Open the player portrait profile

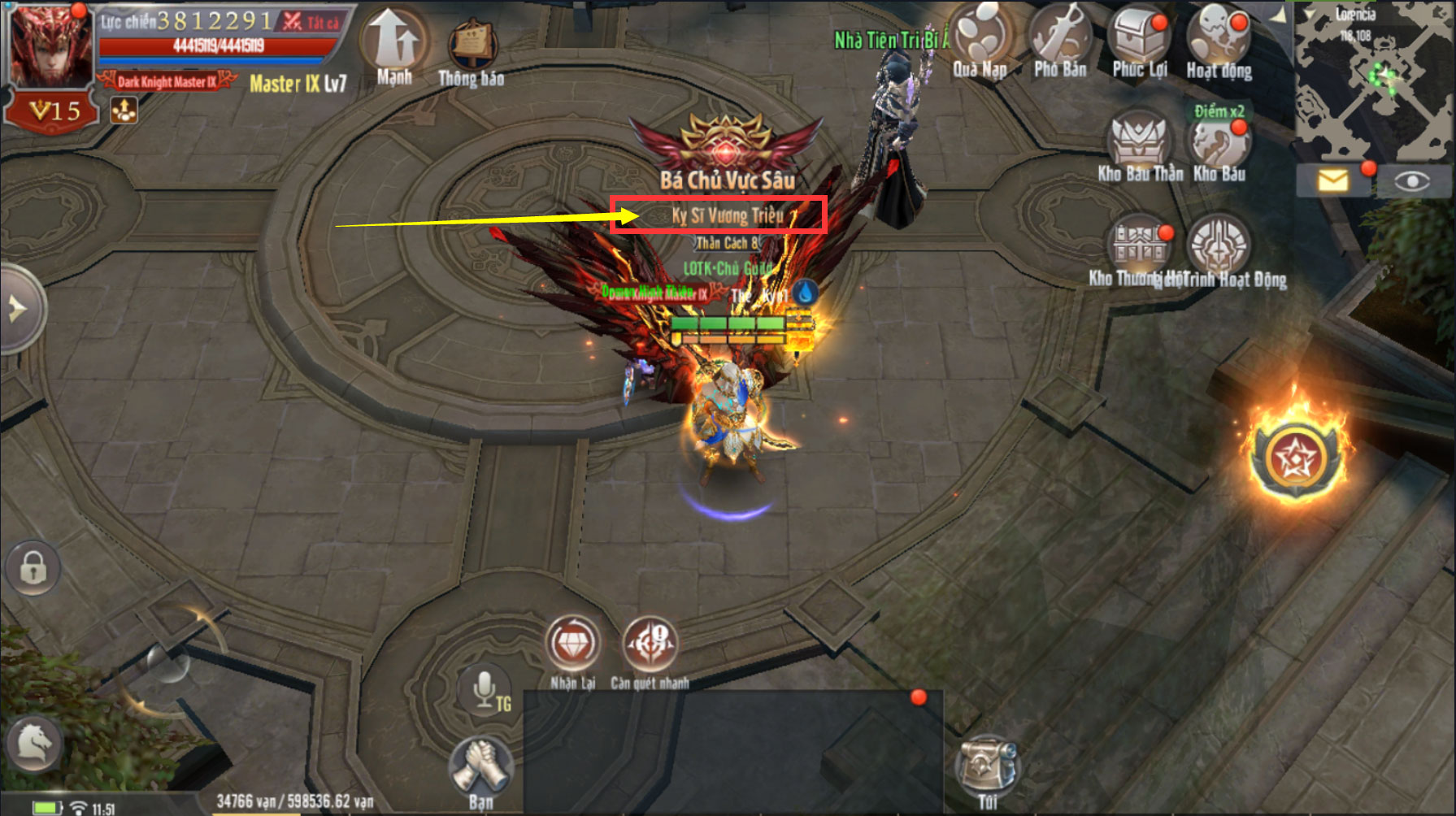point(50,47)
